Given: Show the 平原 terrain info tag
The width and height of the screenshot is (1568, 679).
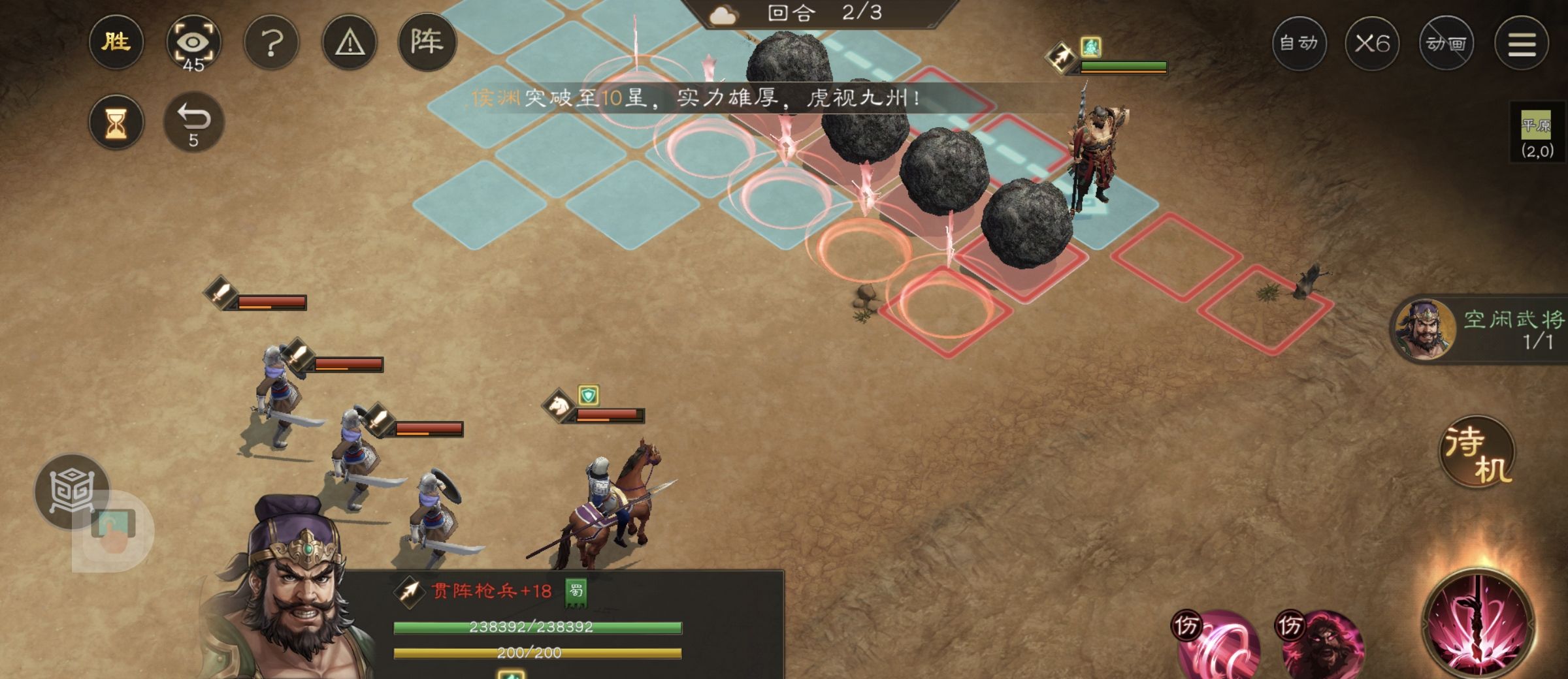Looking at the screenshot, I should click(x=1537, y=134).
